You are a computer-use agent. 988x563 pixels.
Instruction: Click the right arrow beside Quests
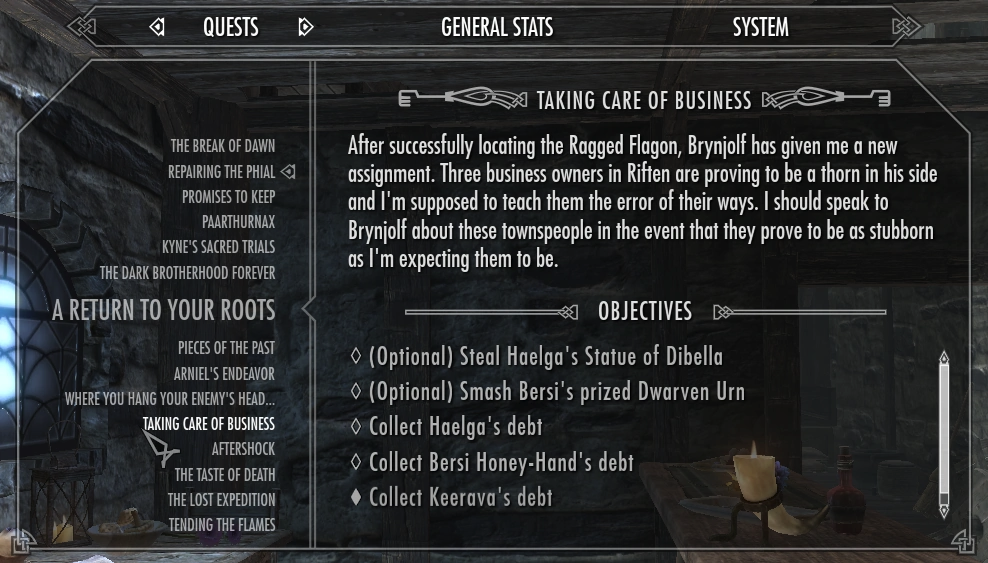pyautogui.click(x=306, y=28)
